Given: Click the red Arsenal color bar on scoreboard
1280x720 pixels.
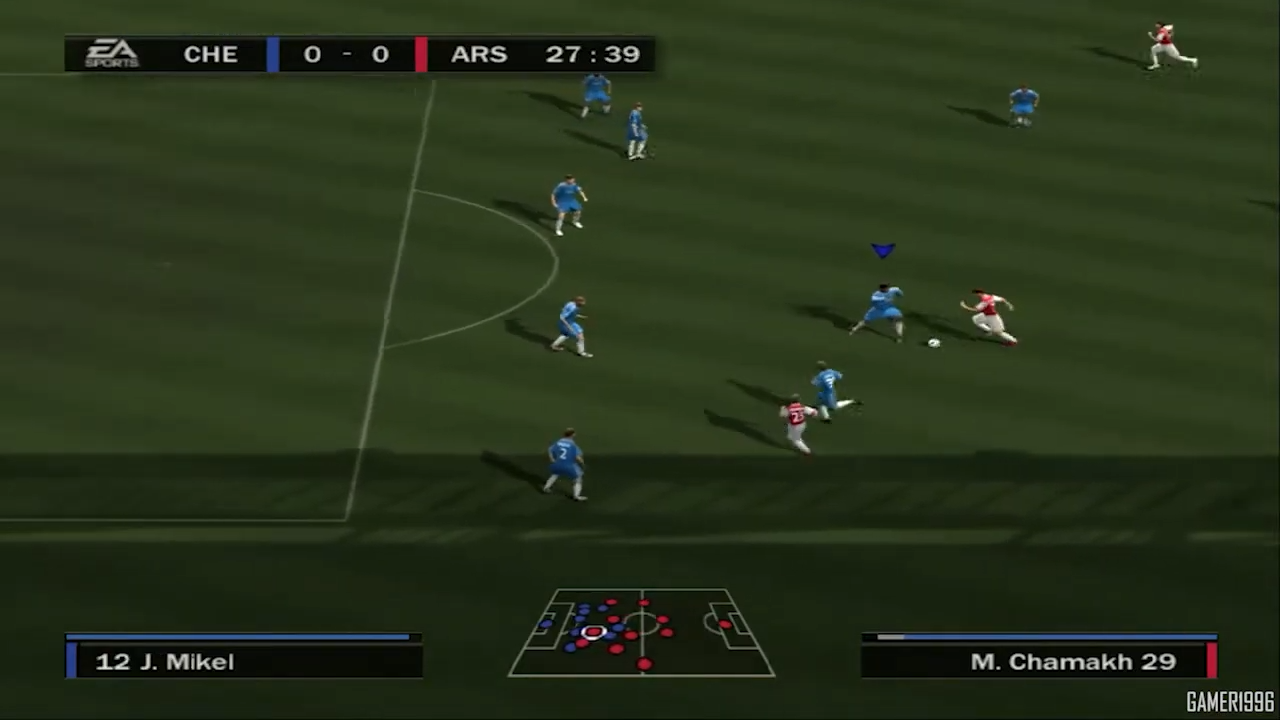Looking at the screenshot, I should tap(421, 54).
